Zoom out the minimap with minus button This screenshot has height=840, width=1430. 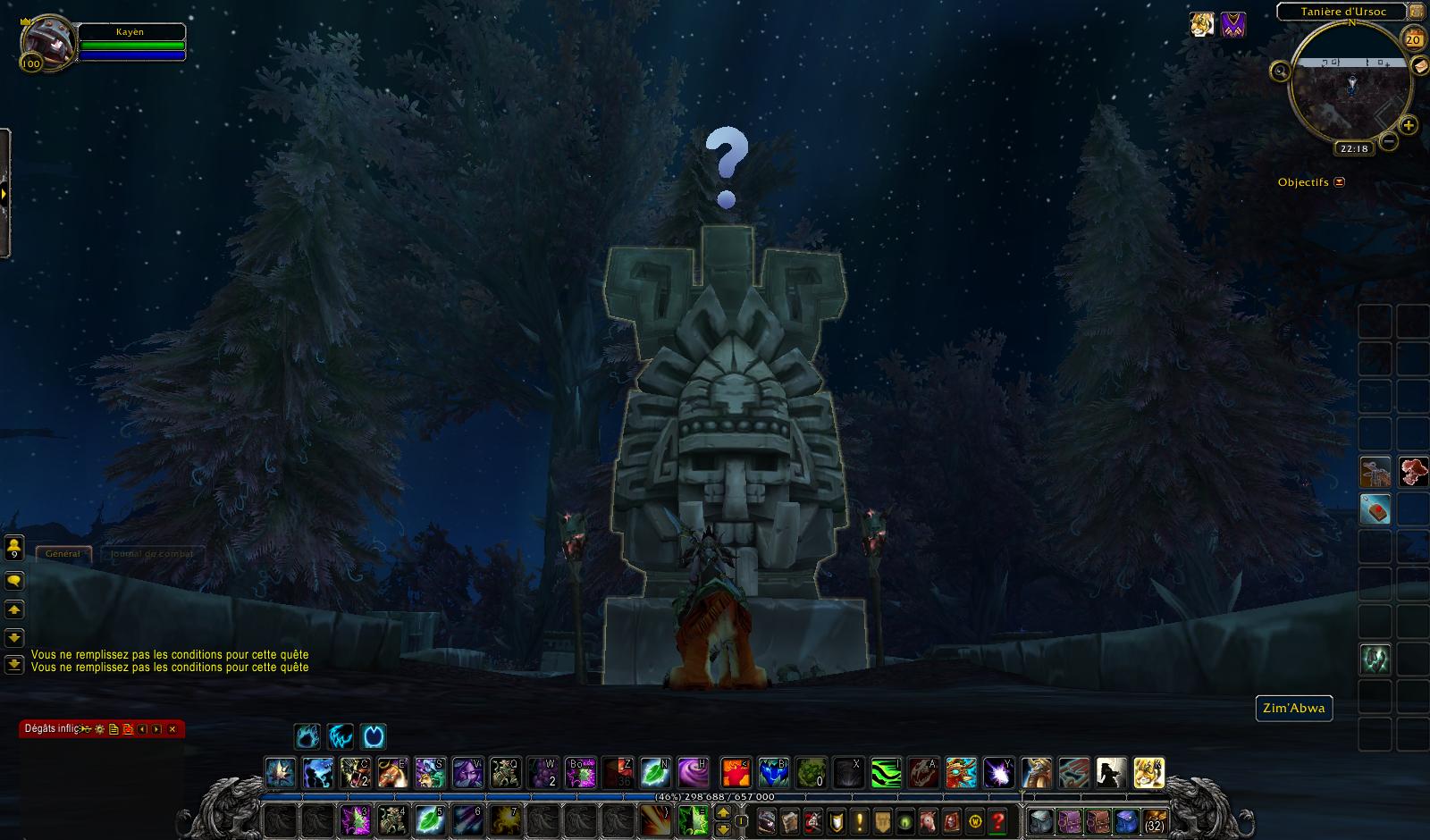point(1388,140)
